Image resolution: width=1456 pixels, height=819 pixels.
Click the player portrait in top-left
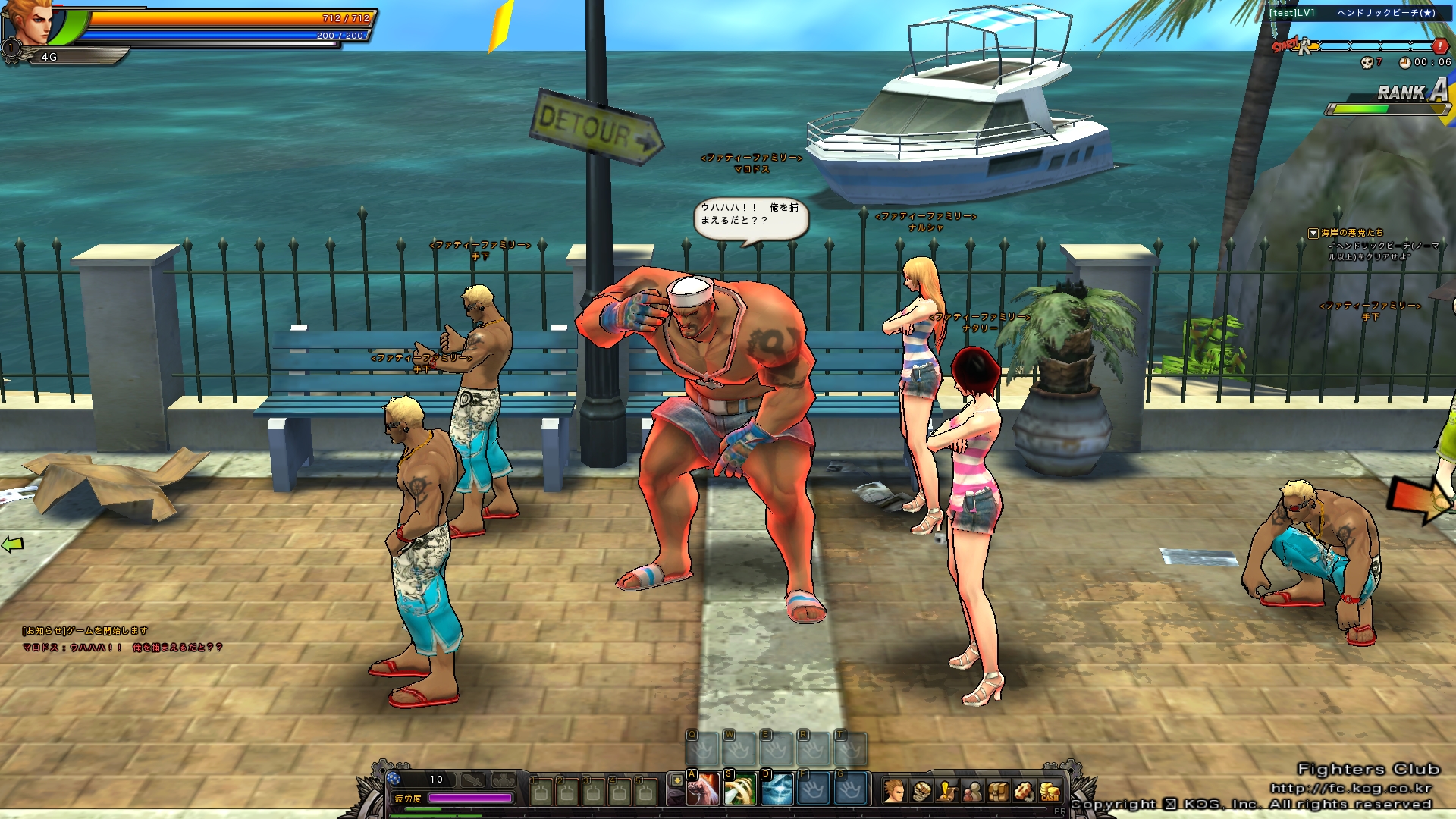point(32,23)
